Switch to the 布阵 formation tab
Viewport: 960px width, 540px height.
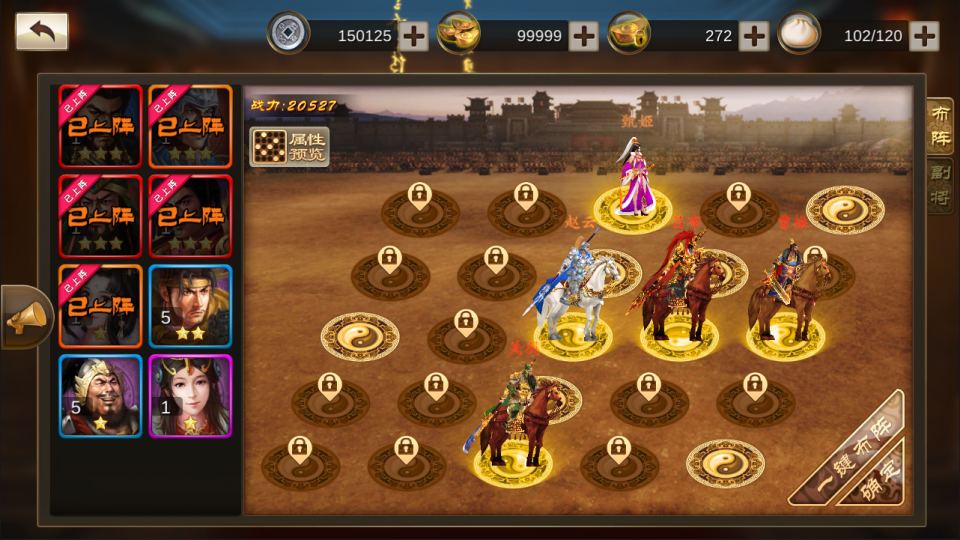940,126
